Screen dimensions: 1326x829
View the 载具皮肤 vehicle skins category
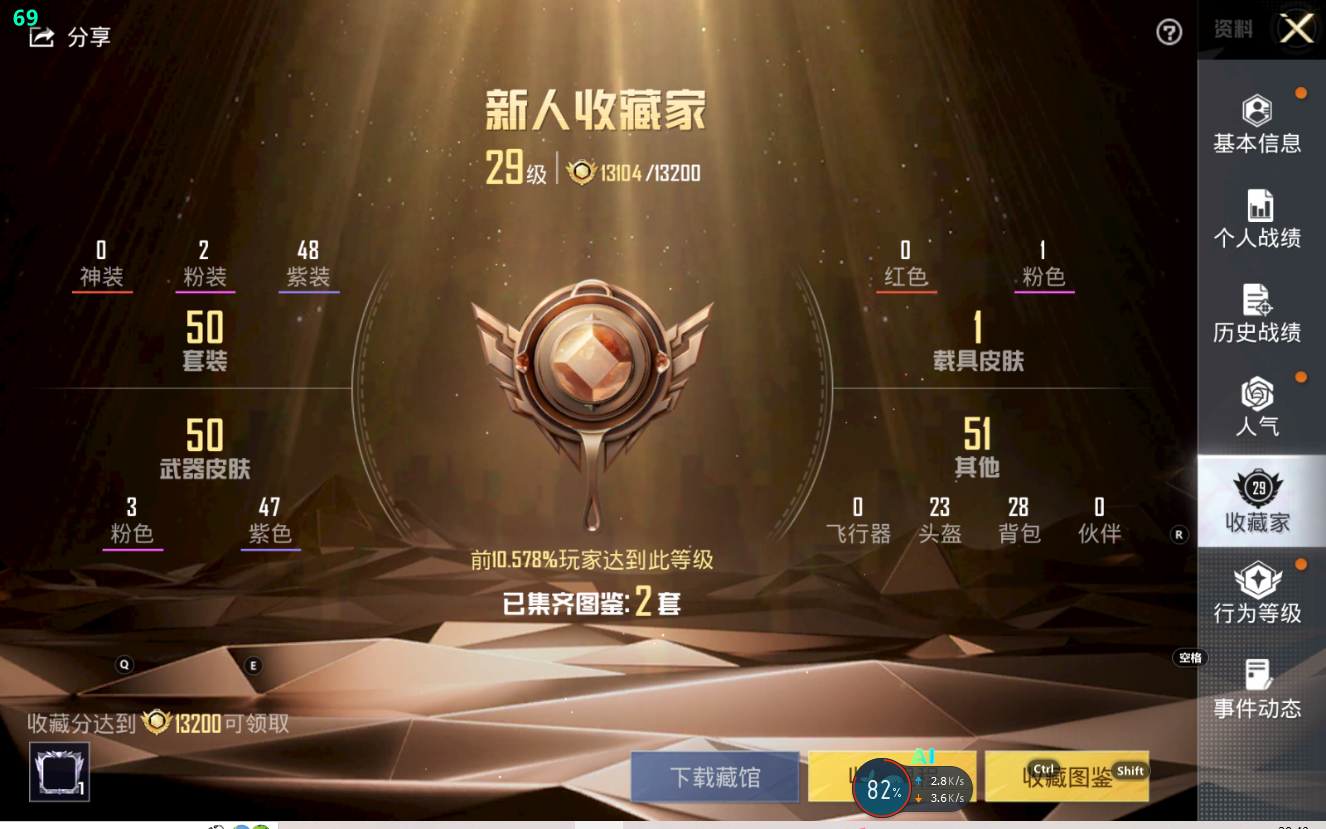pyautogui.click(x=978, y=342)
